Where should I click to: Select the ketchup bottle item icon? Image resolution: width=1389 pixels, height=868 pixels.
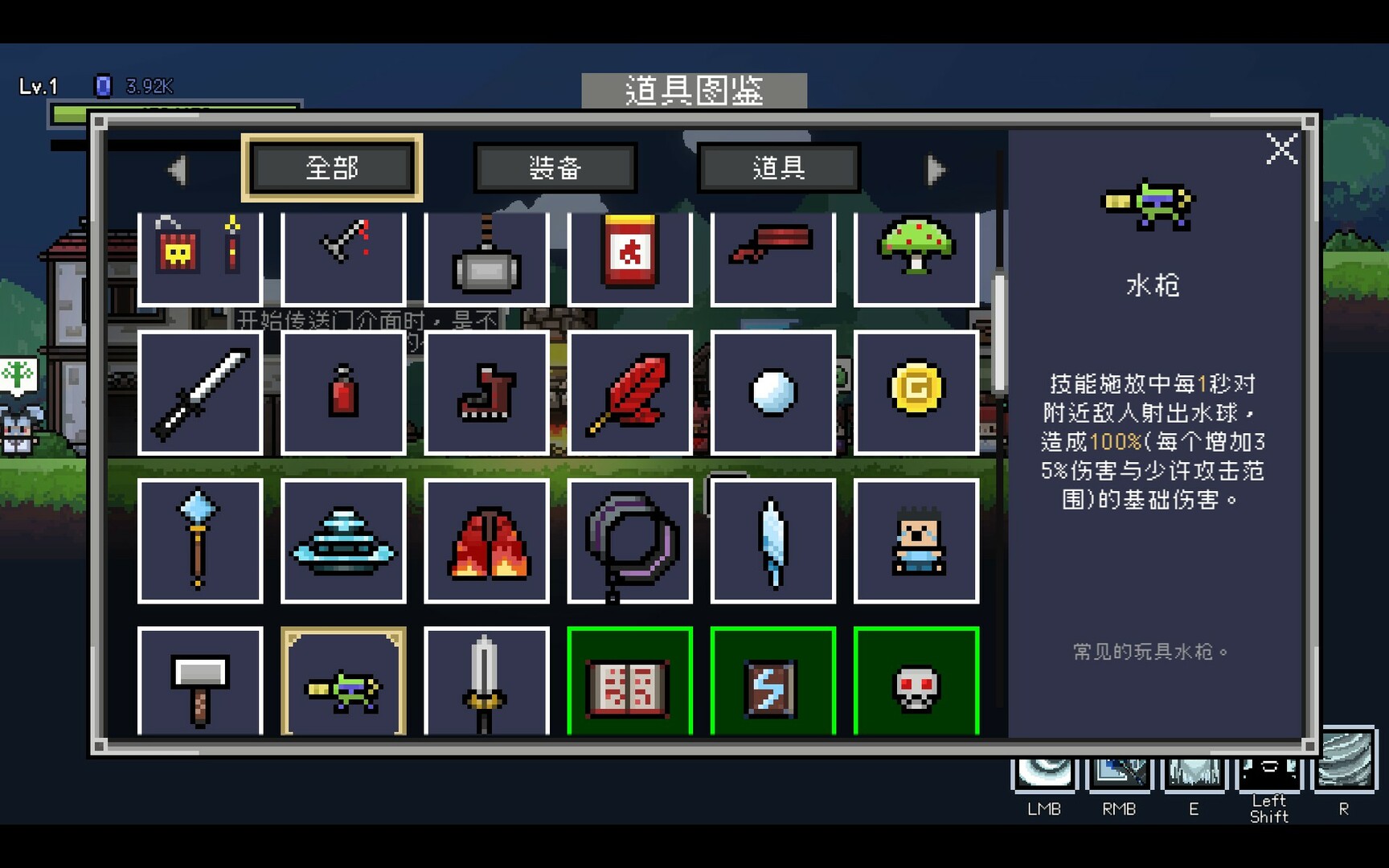coord(630,254)
